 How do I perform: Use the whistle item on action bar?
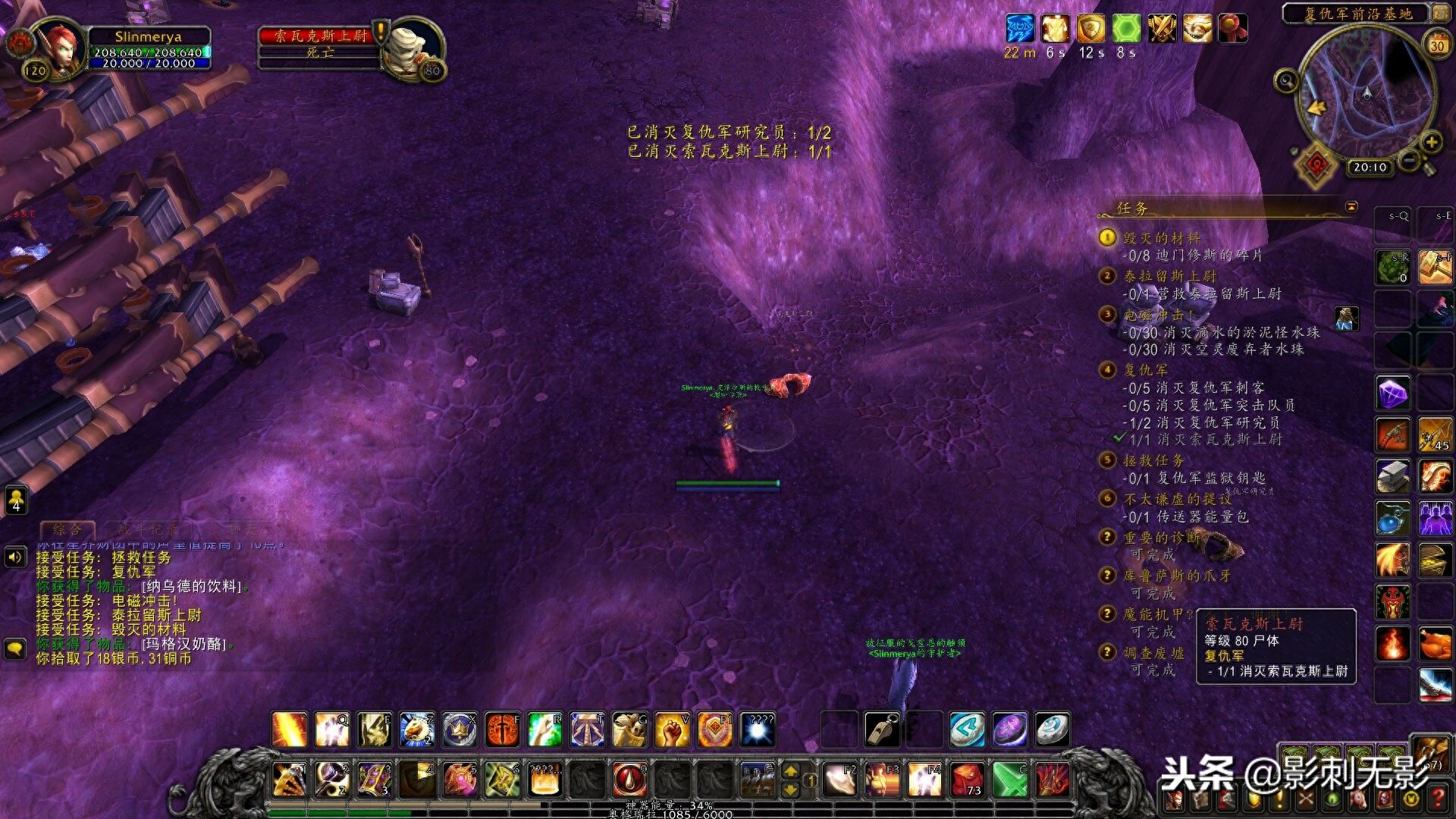883,730
